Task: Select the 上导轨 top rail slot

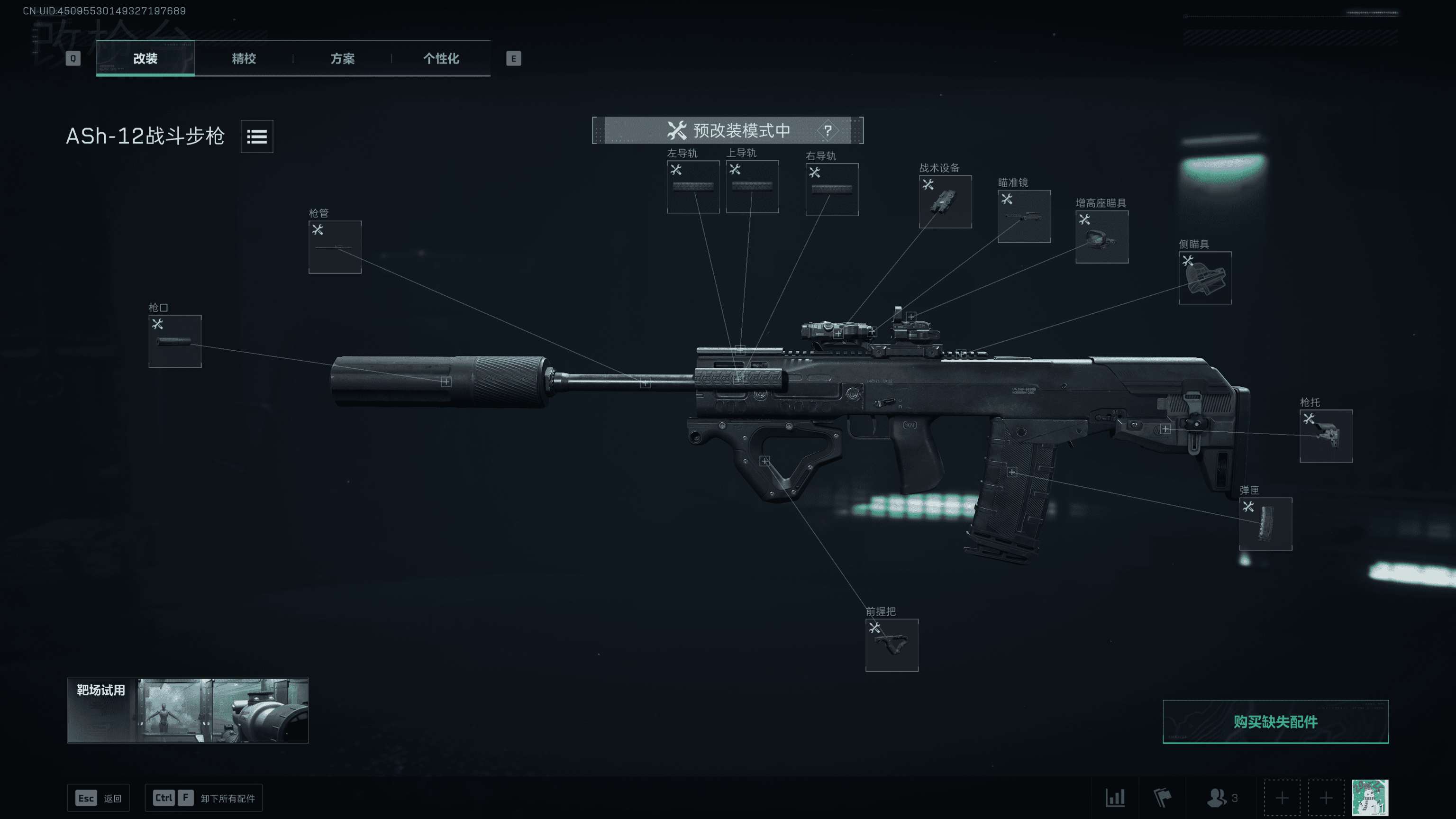Action: click(752, 187)
